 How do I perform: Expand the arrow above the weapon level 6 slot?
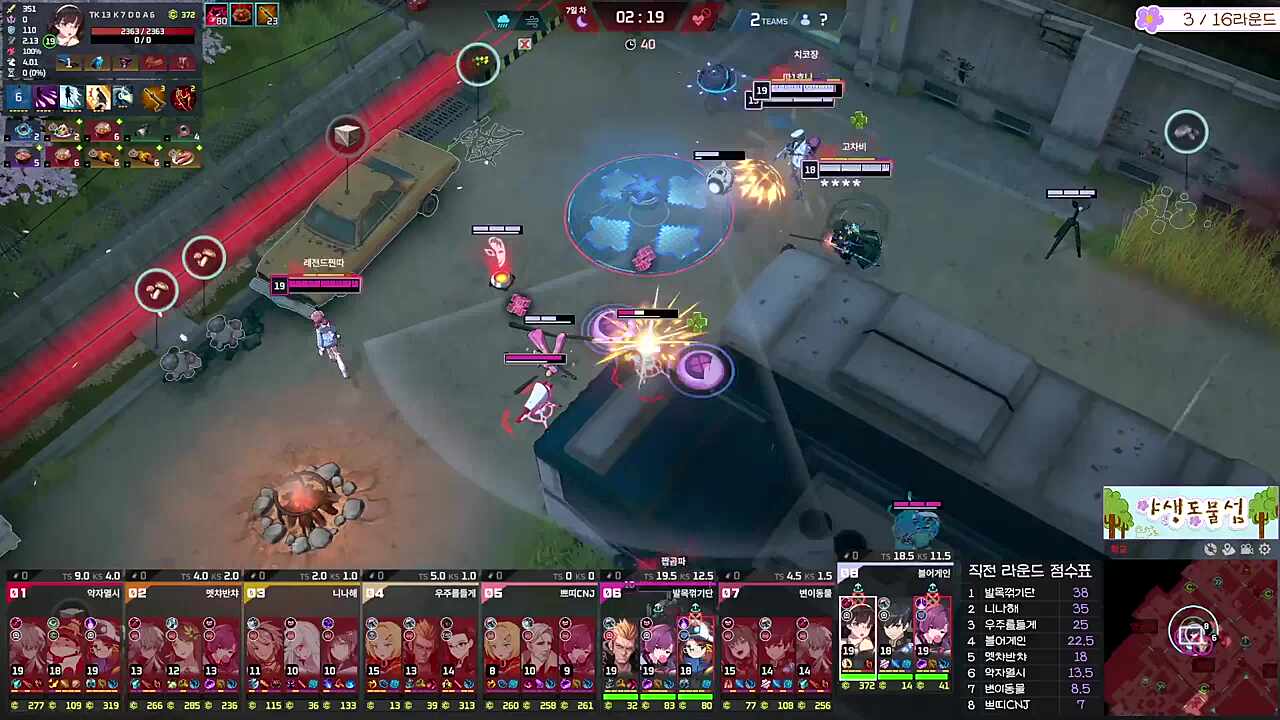click(x=18, y=85)
